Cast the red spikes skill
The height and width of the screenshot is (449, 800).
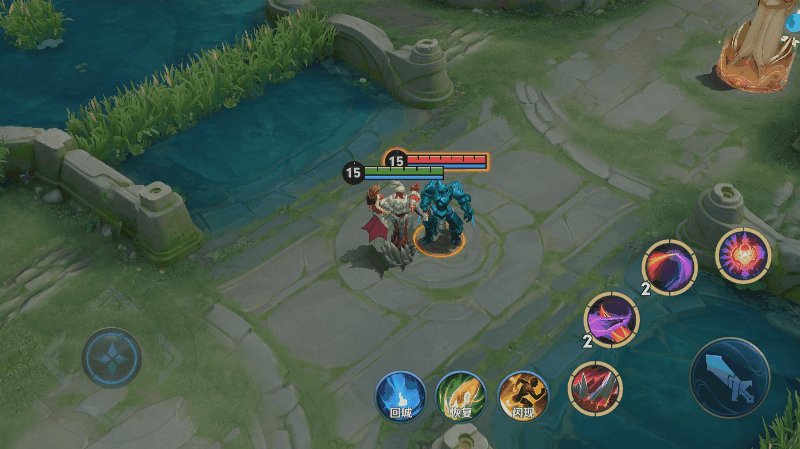(595, 388)
